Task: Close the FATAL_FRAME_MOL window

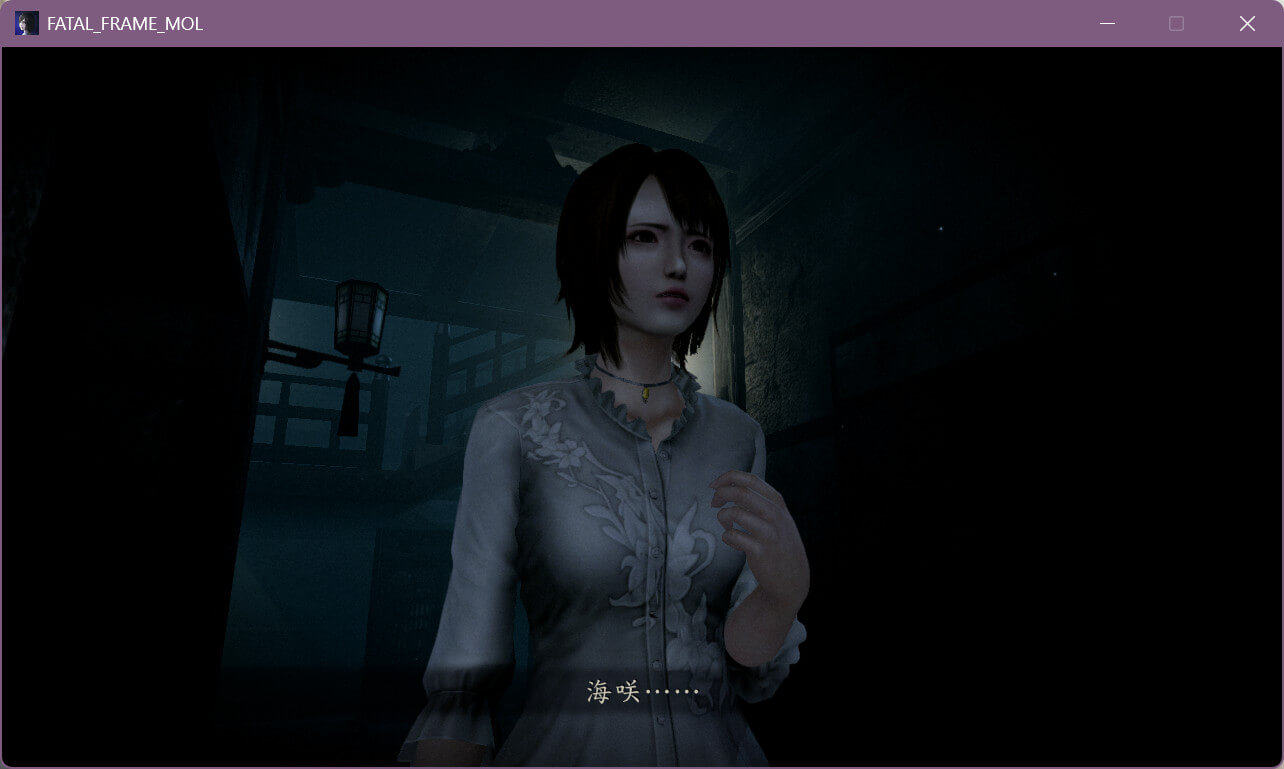Action: [x=1247, y=23]
